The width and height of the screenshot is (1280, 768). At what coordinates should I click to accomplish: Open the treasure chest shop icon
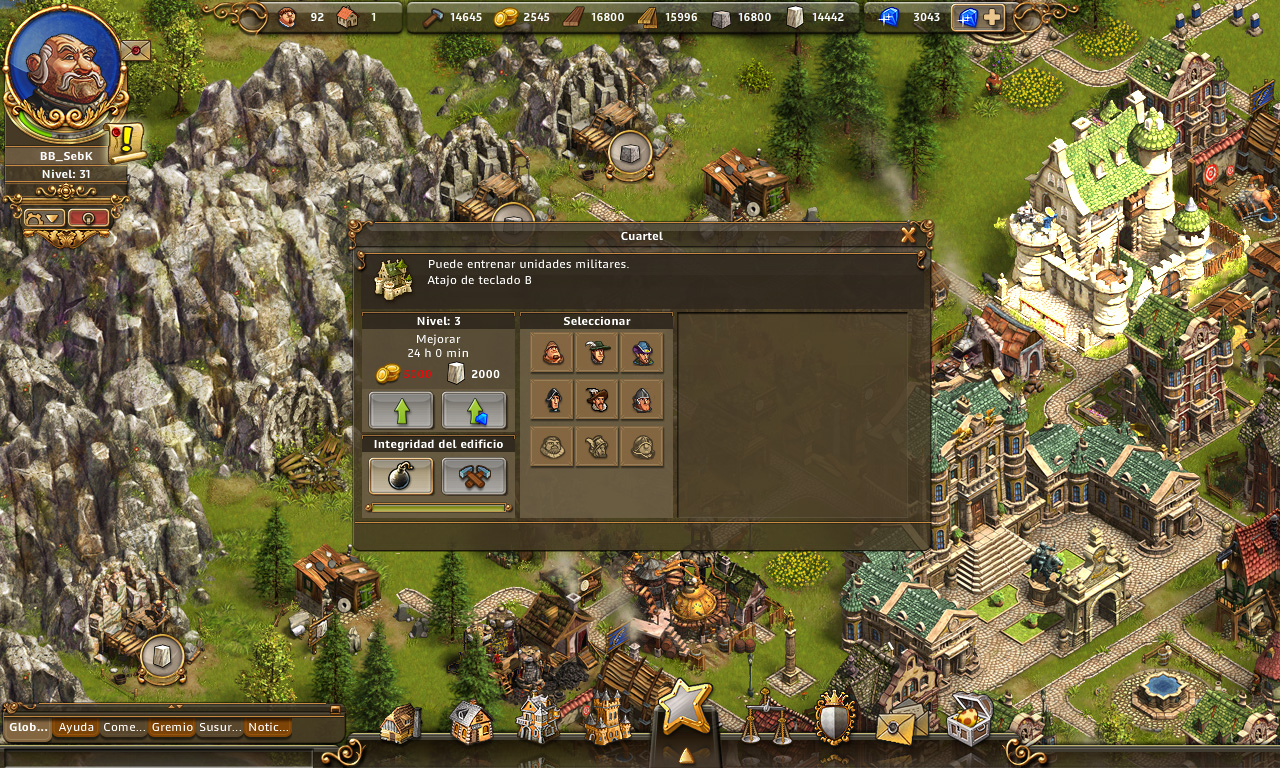[x=967, y=719]
